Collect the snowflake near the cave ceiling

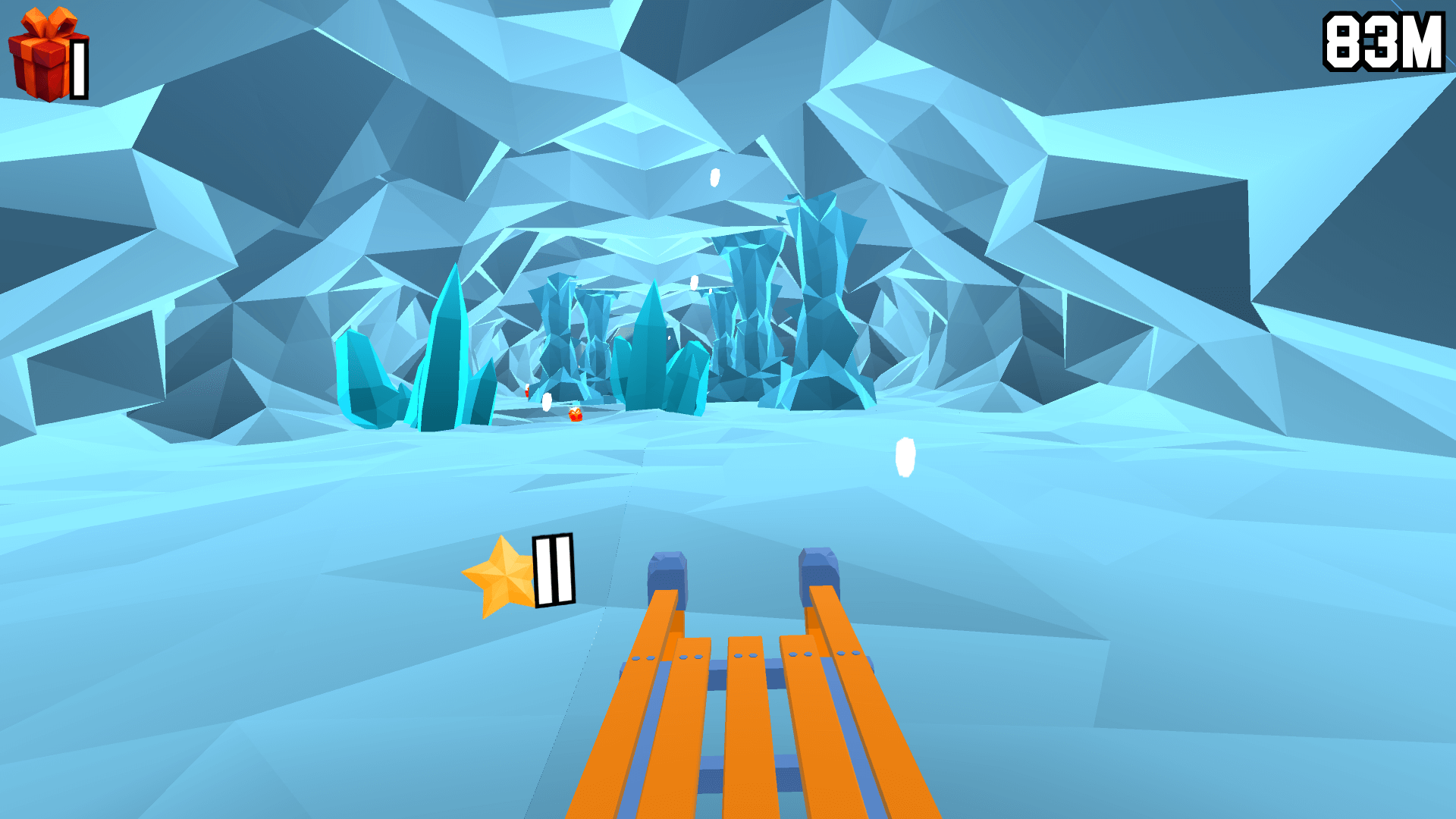[714, 176]
